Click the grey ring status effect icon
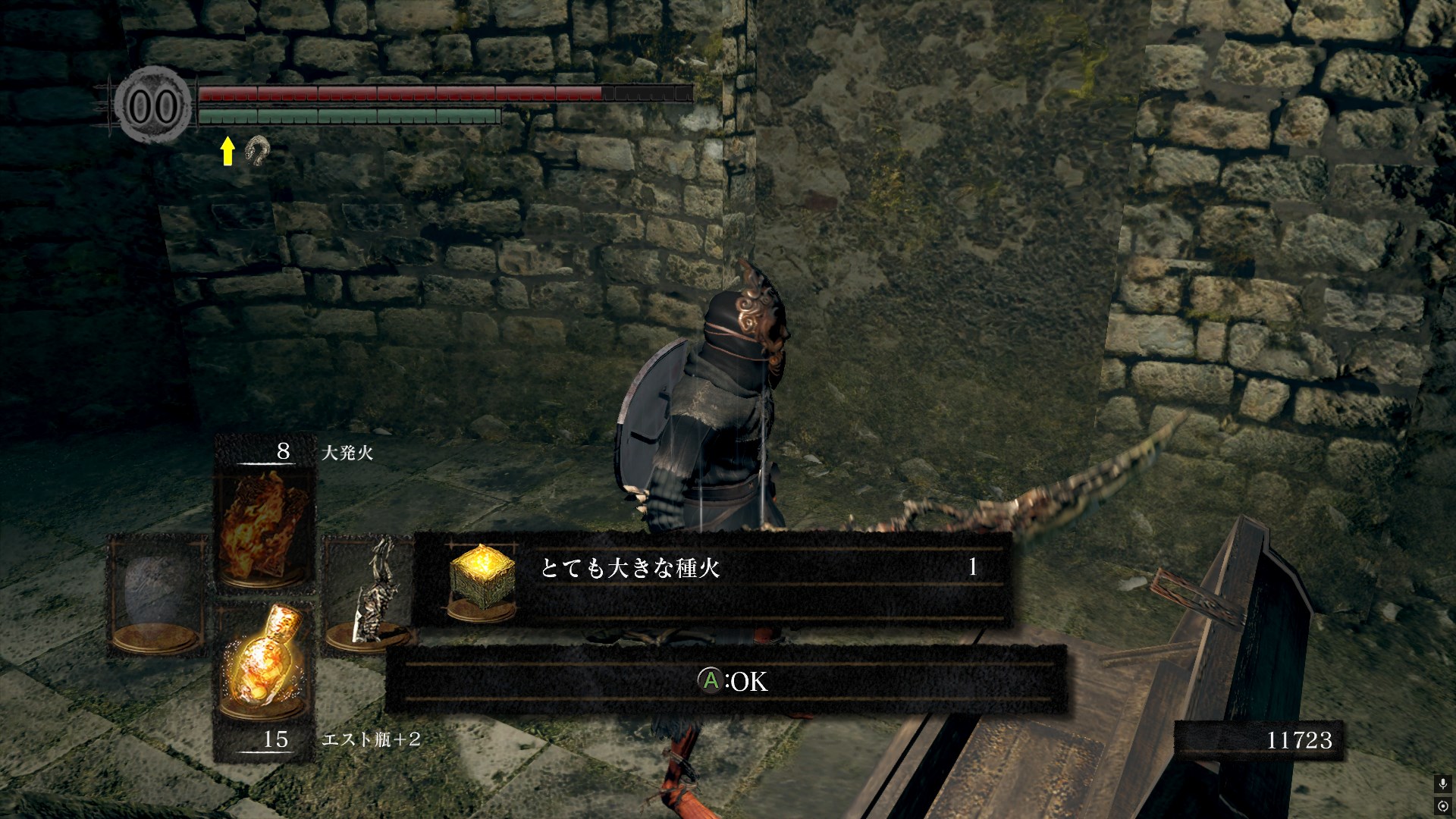 click(x=257, y=151)
